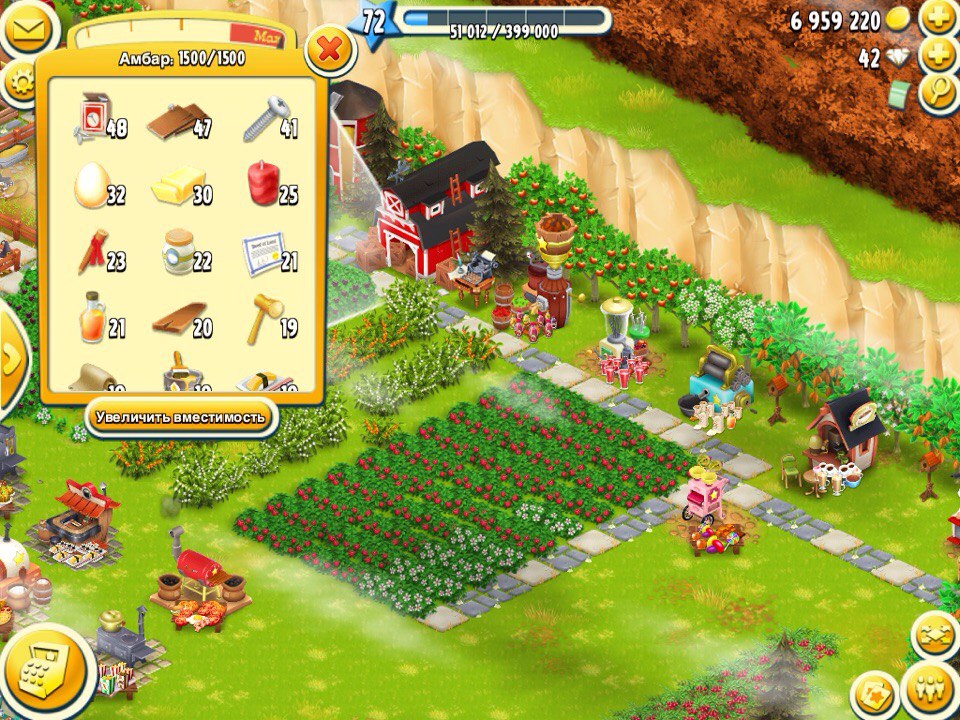
Task: Choose the syrup bottle item showing 21
Action: click(x=93, y=318)
